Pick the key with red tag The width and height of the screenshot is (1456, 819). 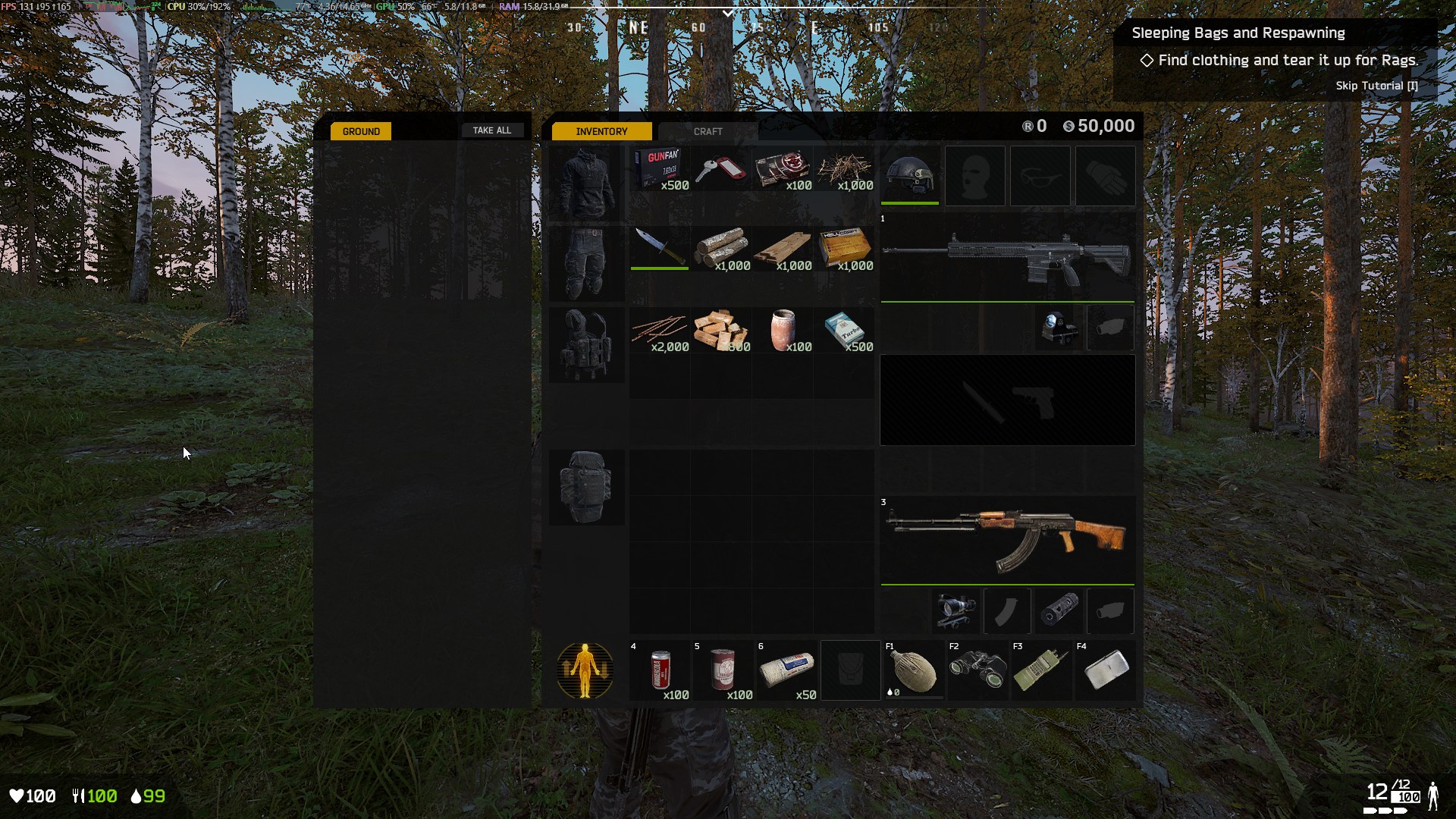tap(720, 169)
